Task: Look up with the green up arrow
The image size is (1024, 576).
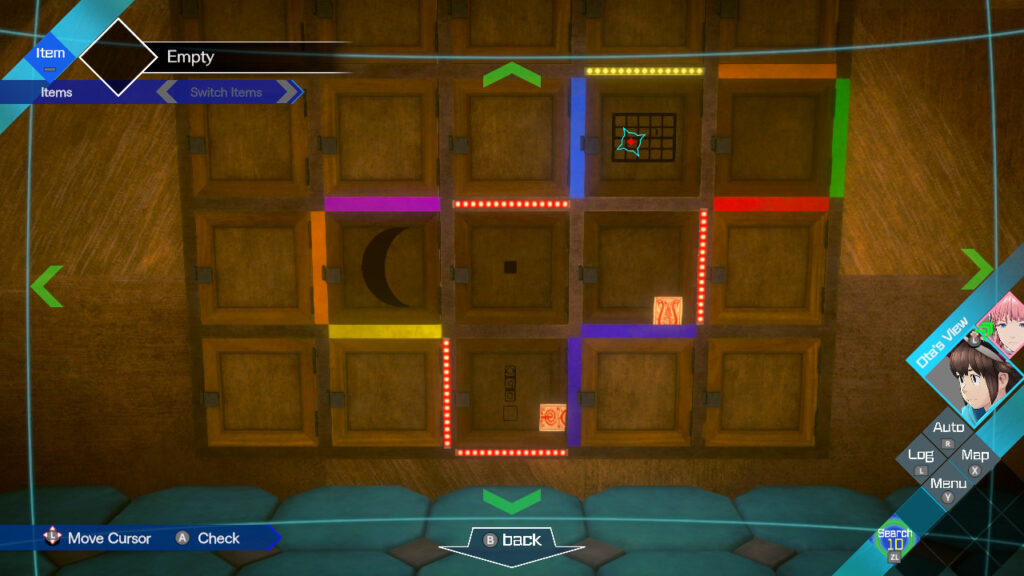Action: [x=511, y=75]
